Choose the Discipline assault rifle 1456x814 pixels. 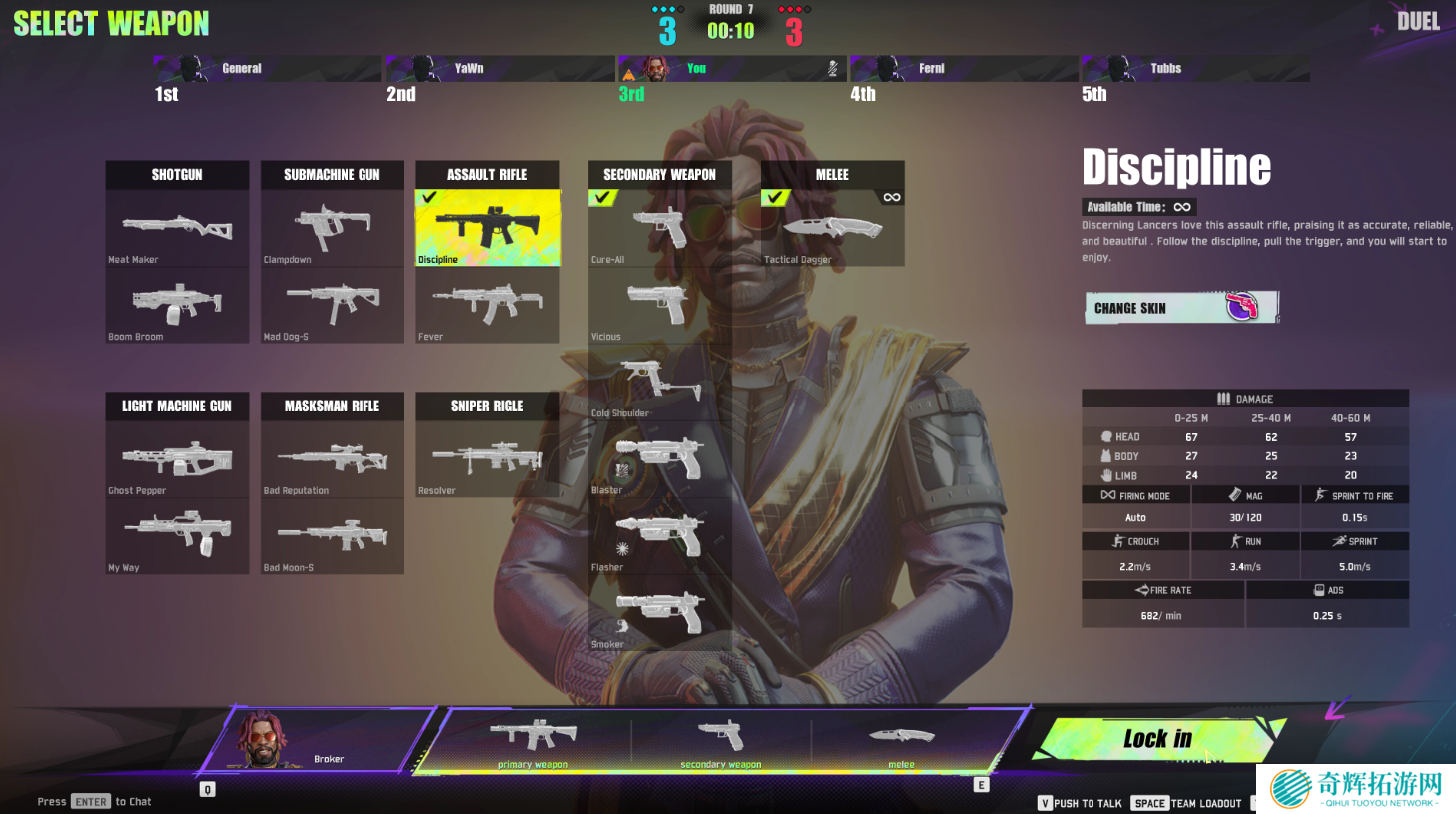point(487,228)
